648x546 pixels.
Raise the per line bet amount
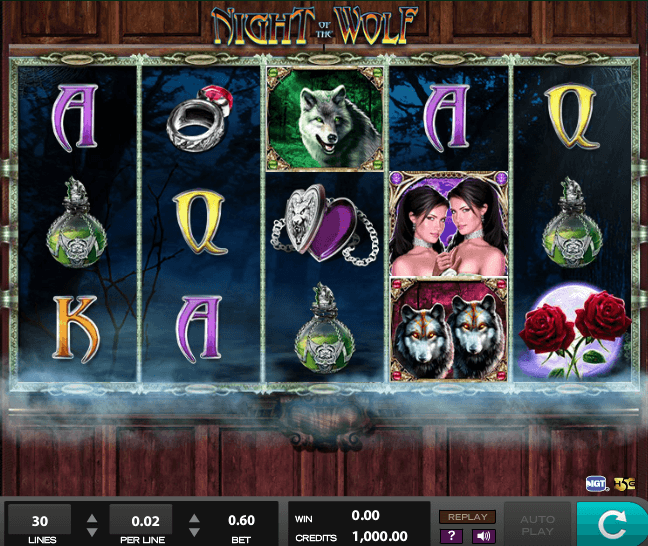click(x=192, y=518)
